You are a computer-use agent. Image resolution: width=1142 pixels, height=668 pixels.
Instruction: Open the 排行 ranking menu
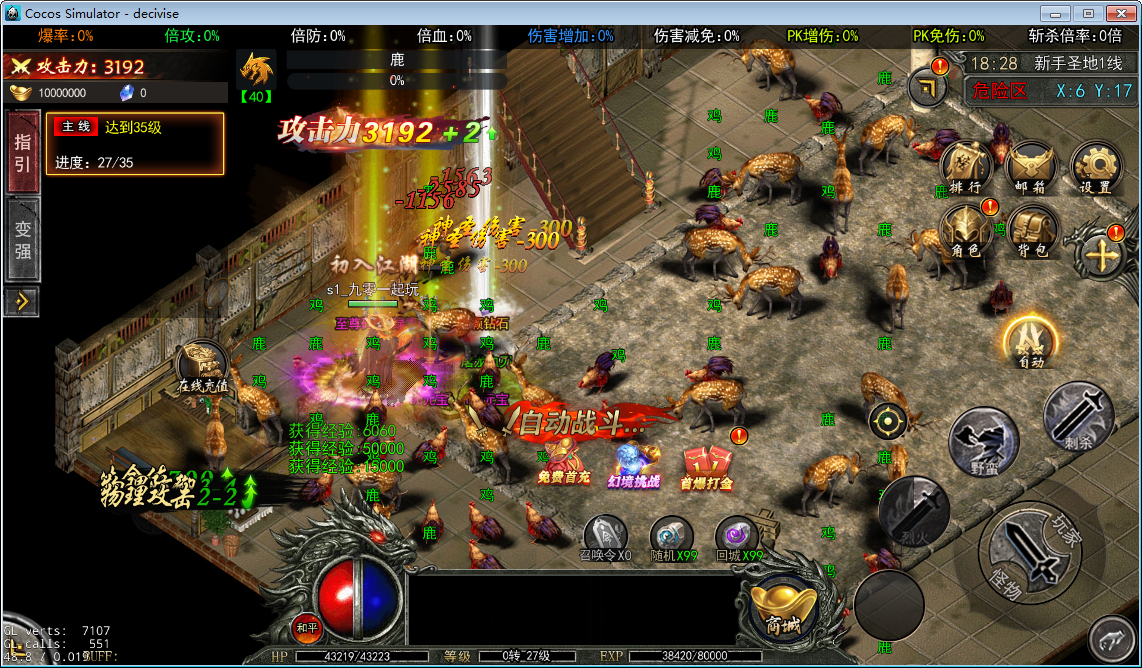(965, 165)
